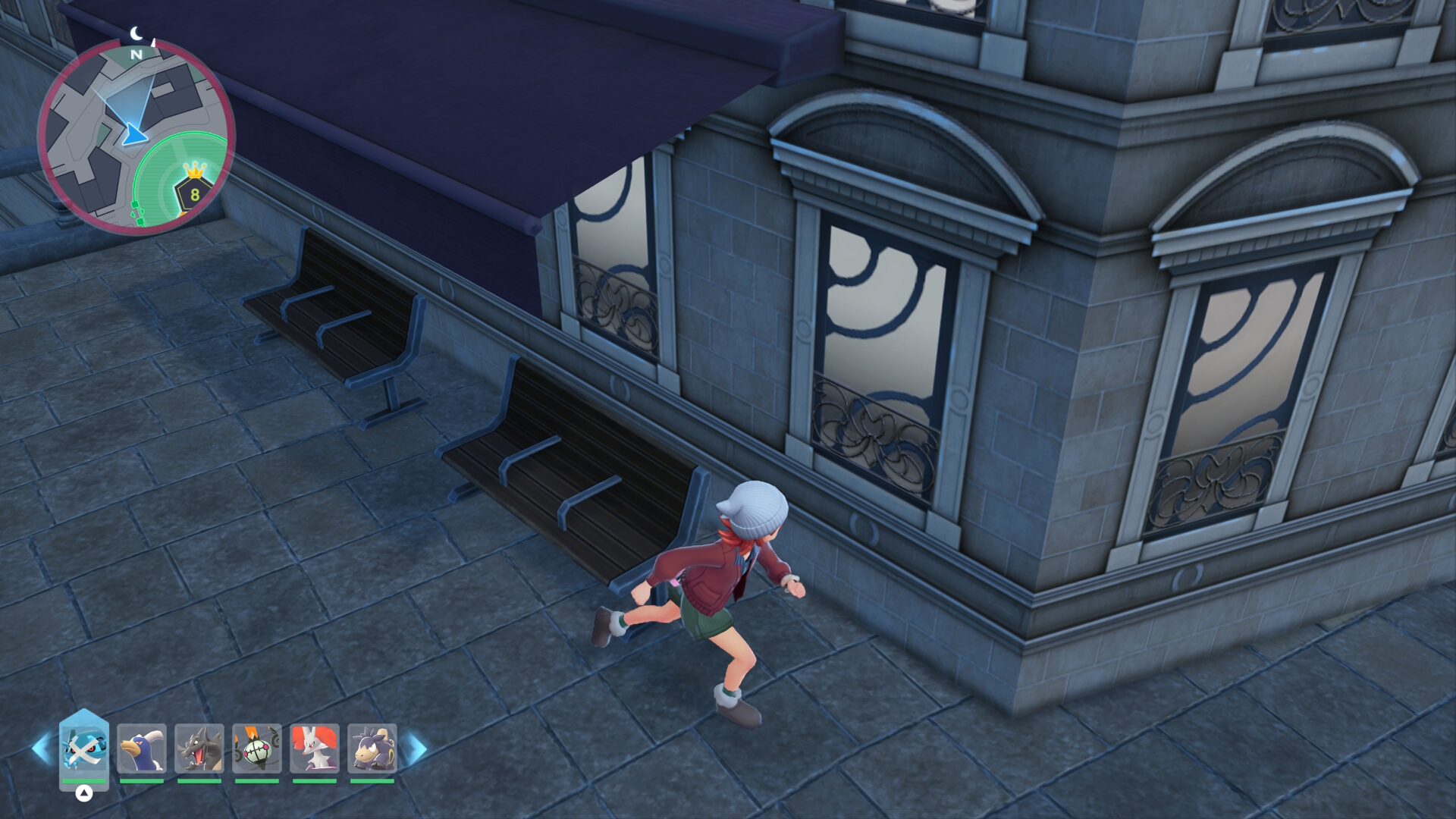Pick the Delphox party slot
1456x819 pixels.
(315, 748)
